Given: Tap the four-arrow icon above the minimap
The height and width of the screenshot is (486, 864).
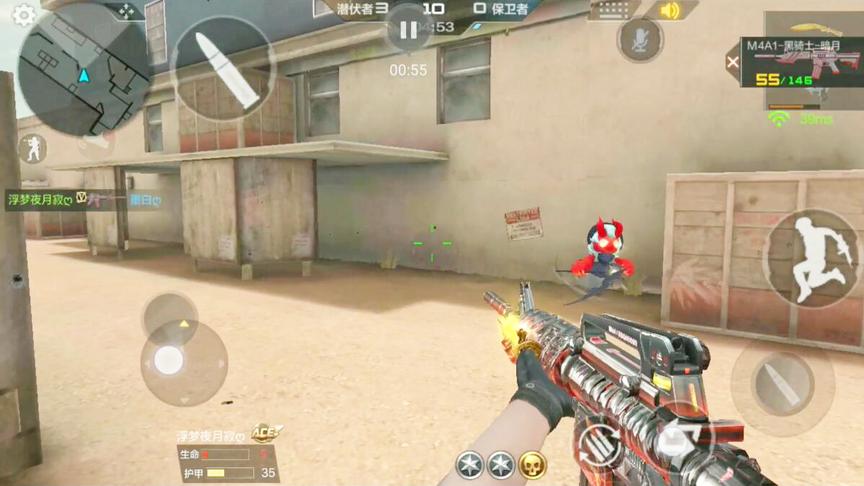Looking at the screenshot, I should tap(126, 11).
